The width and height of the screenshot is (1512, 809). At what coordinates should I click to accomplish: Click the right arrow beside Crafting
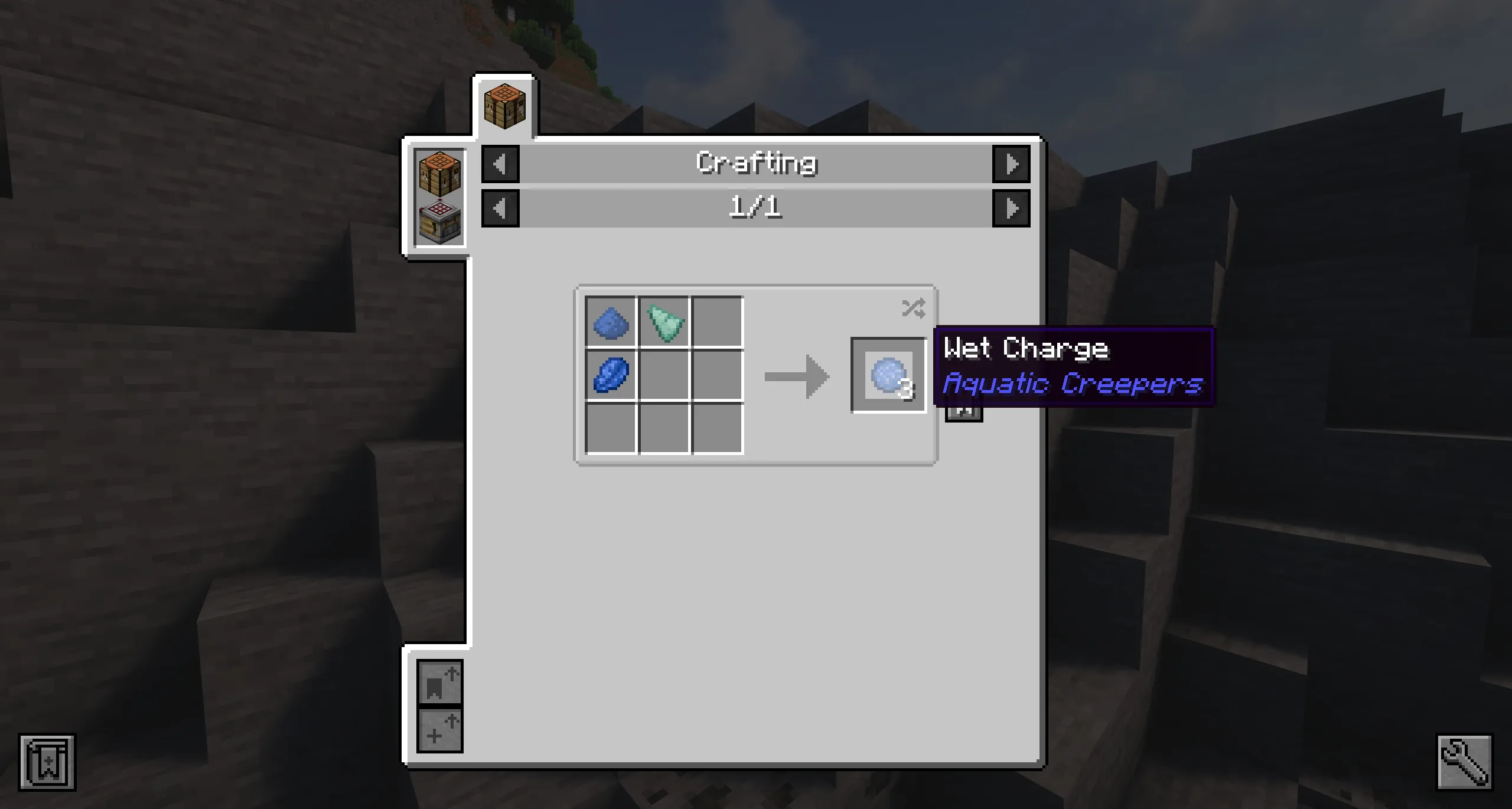coord(1011,164)
